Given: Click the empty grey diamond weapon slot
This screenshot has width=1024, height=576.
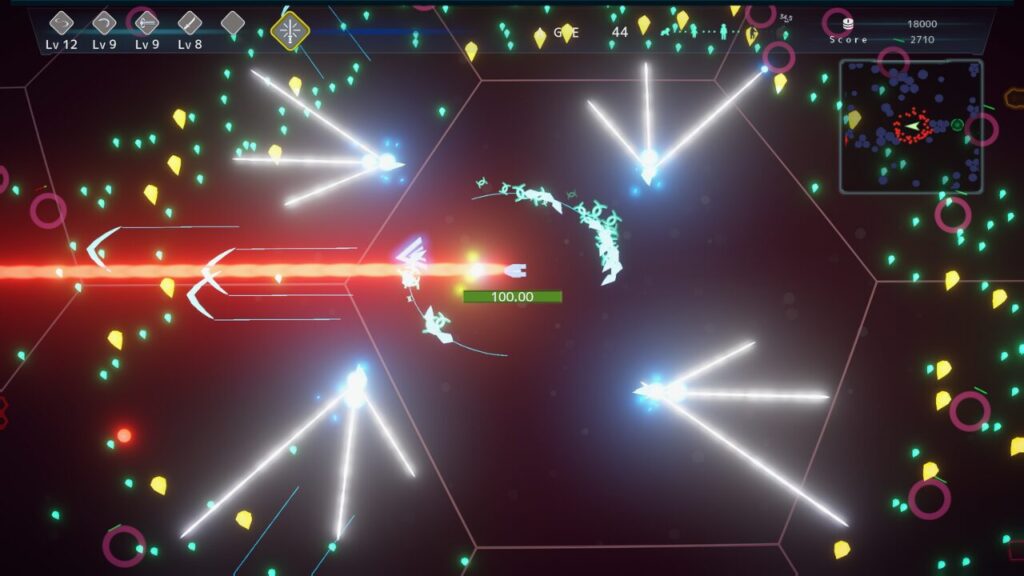Looking at the screenshot, I should click(233, 23).
